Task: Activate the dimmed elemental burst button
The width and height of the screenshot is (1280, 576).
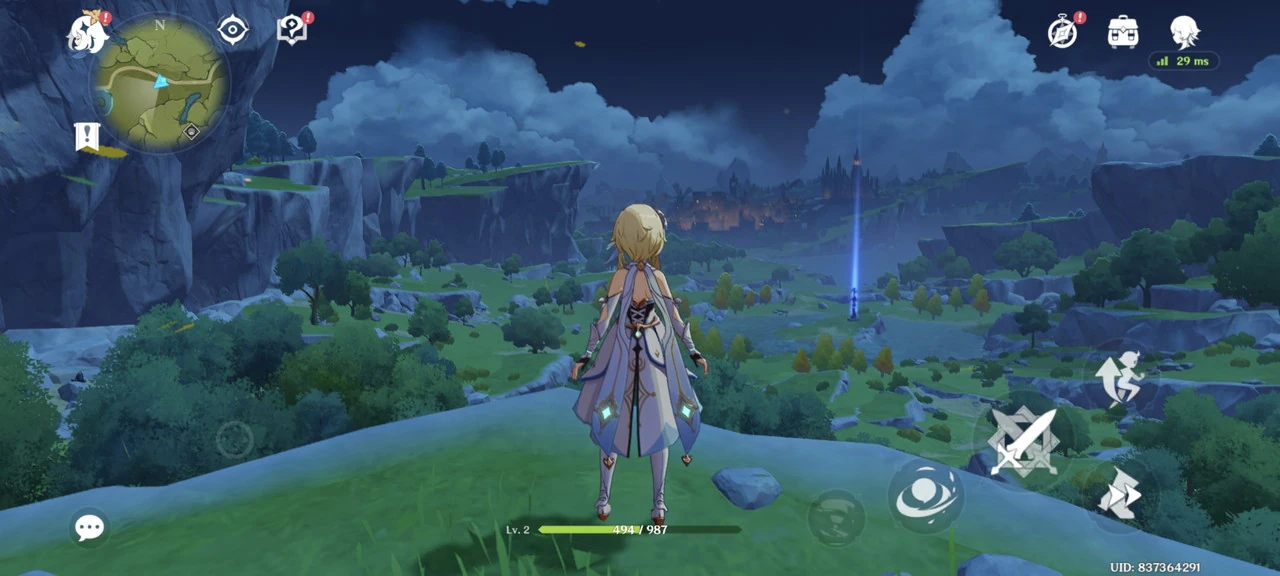Action: pos(835,518)
